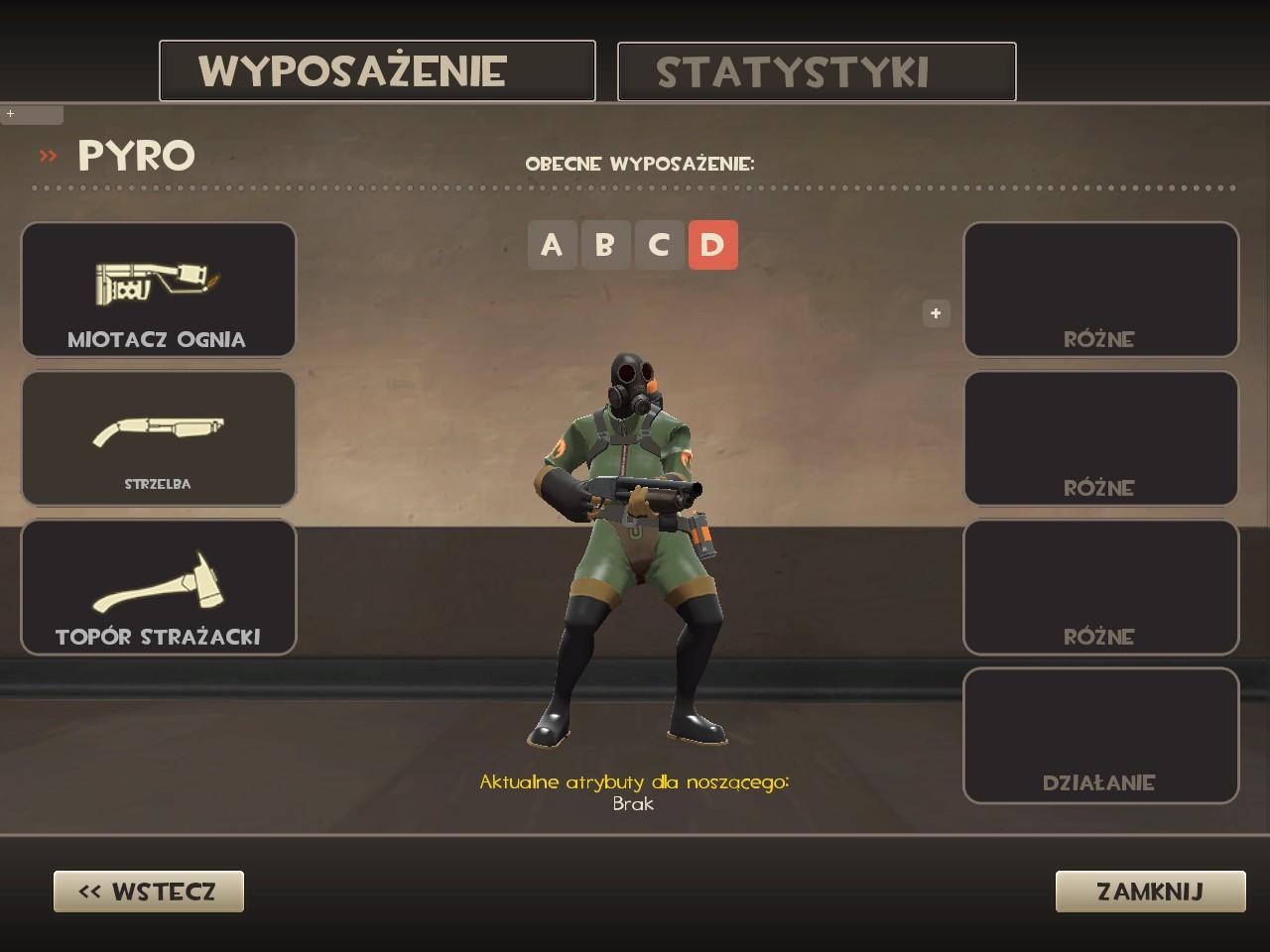Expand the small plus control at top left

[x=11, y=113]
